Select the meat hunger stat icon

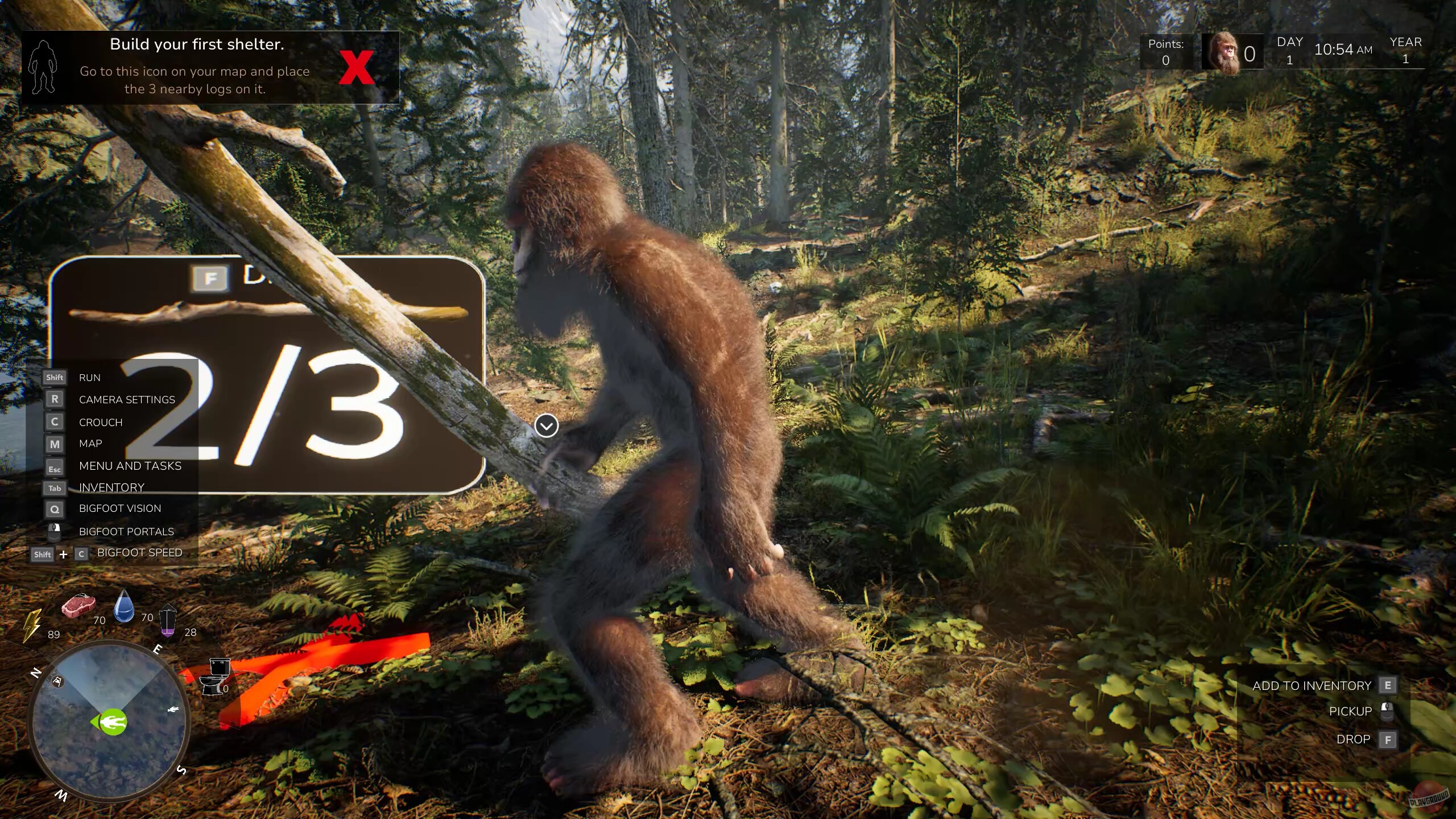point(79,607)
